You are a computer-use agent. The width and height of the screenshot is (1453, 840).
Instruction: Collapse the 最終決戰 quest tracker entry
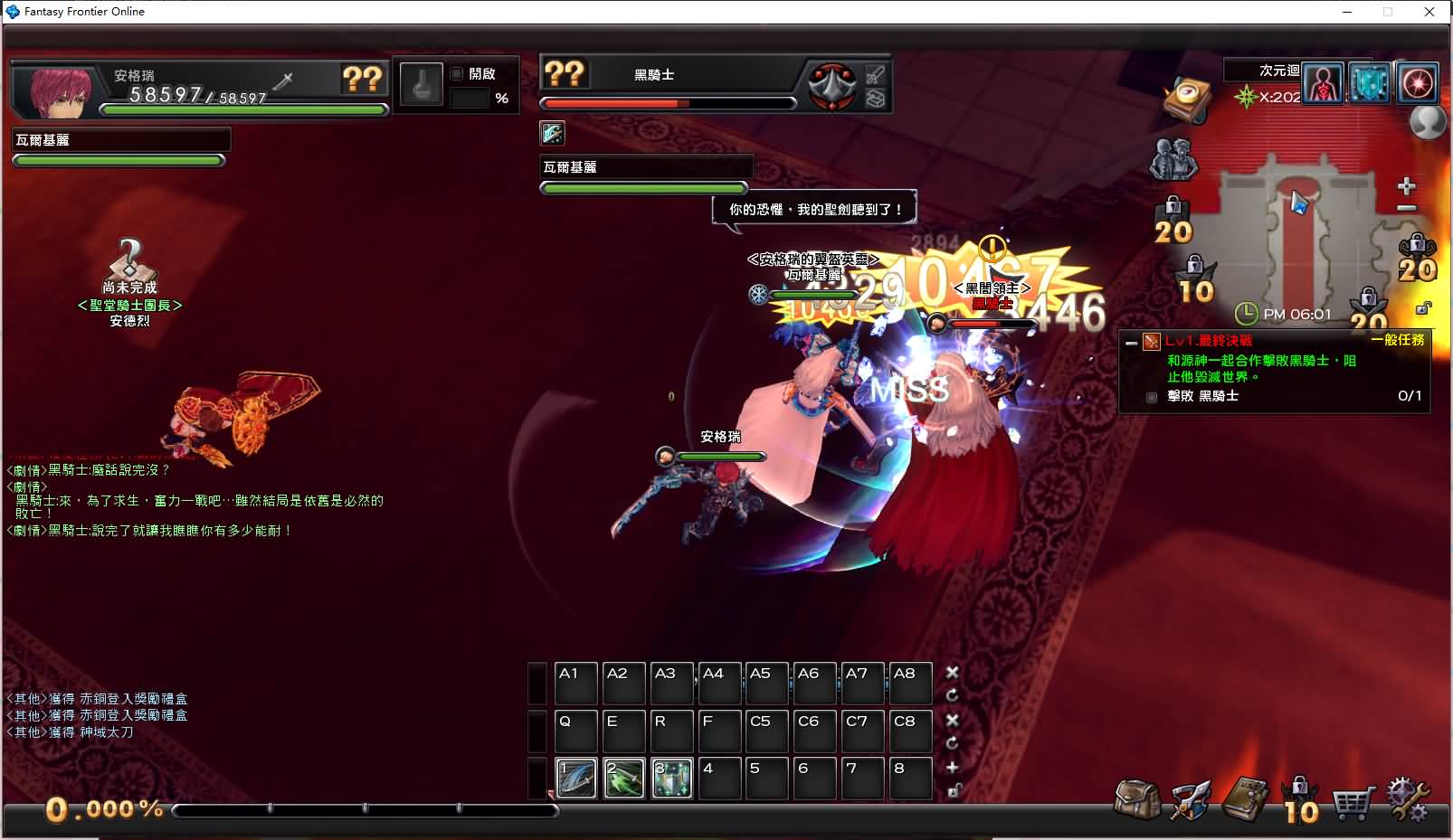tap(1130, 342)
